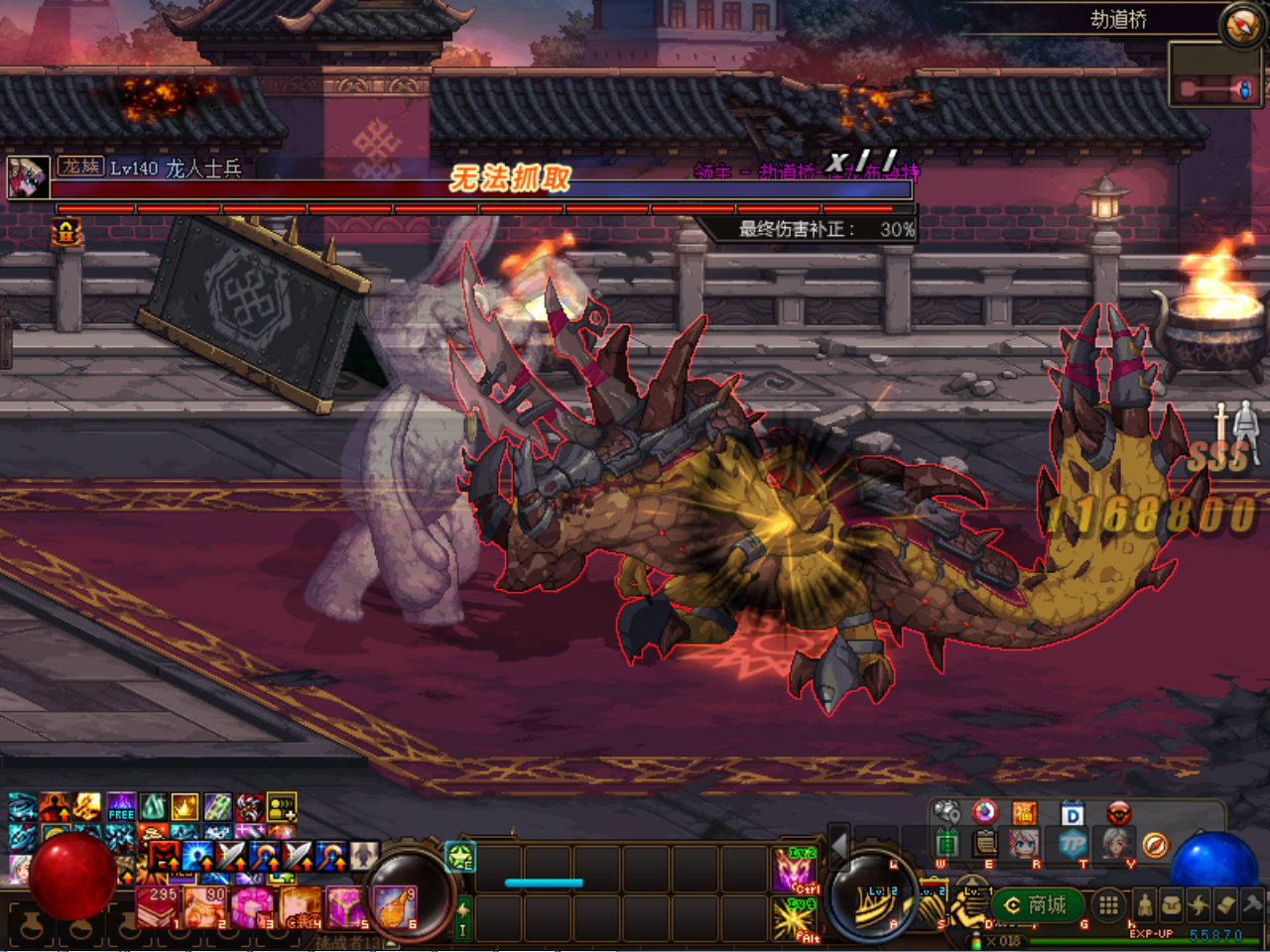Open the full game menu grid icon

click(x=1109, y=903)
